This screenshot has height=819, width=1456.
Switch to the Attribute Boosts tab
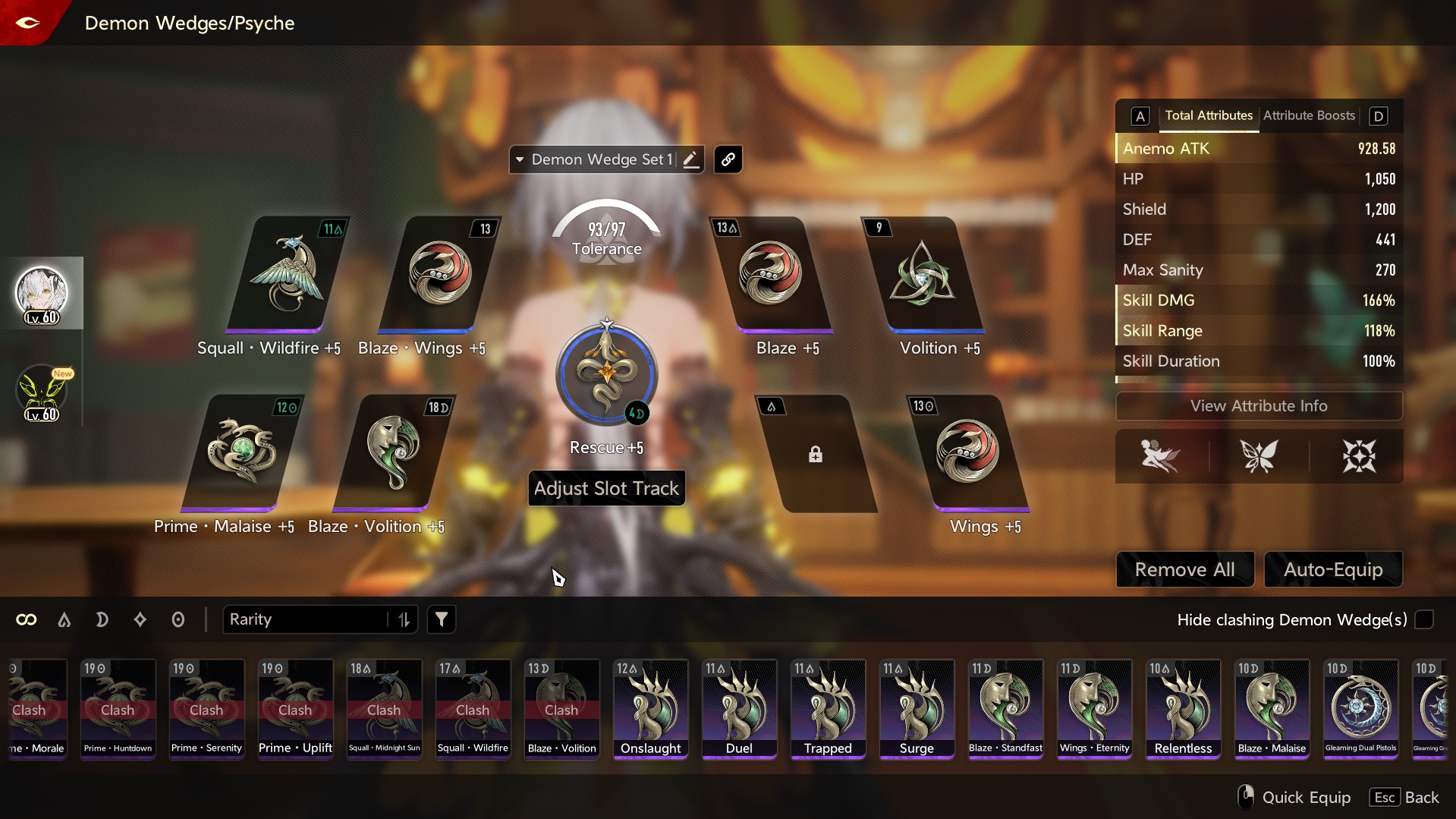[1309, 115]
